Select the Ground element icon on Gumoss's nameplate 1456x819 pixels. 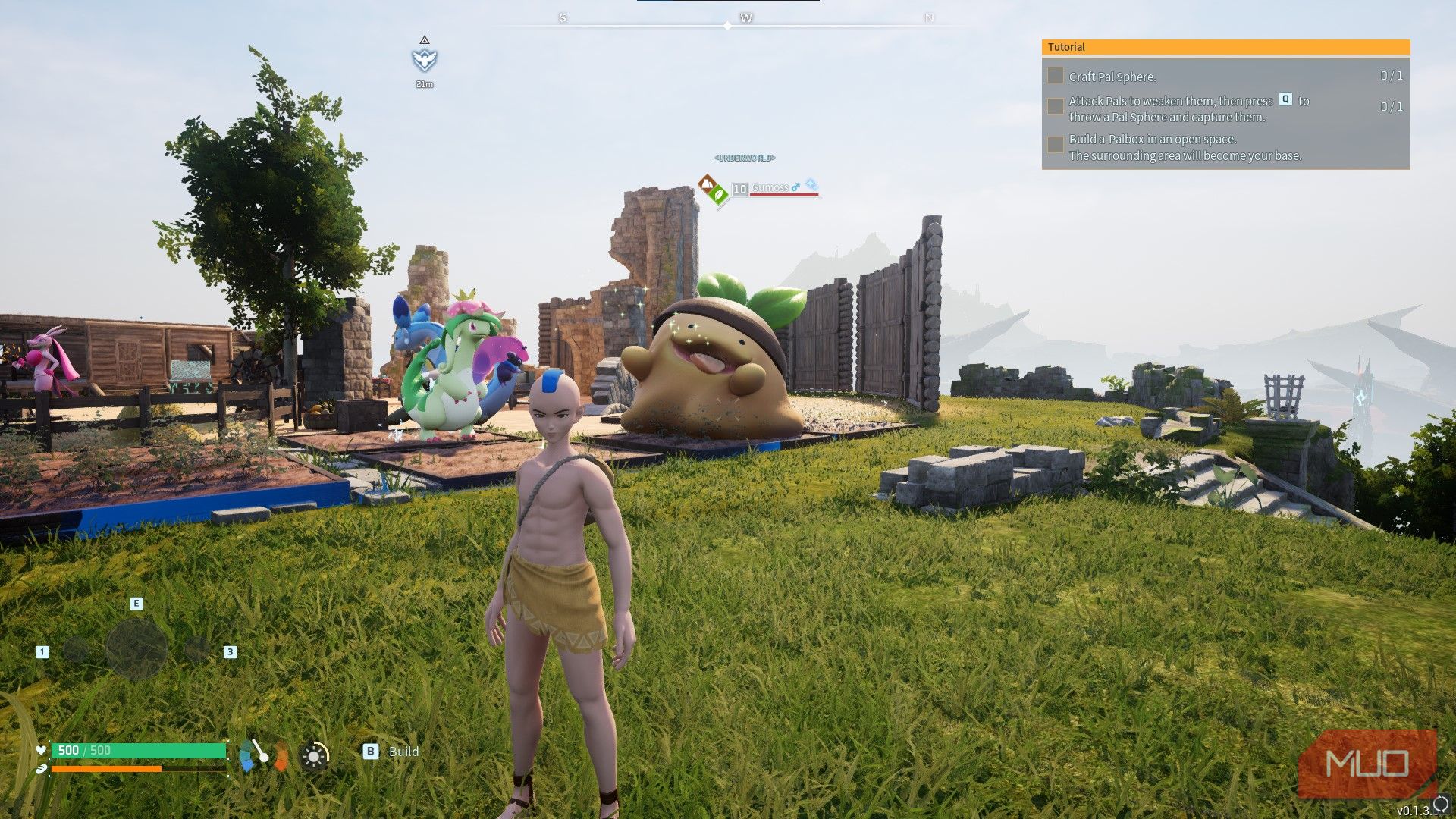tap(708, 182)
